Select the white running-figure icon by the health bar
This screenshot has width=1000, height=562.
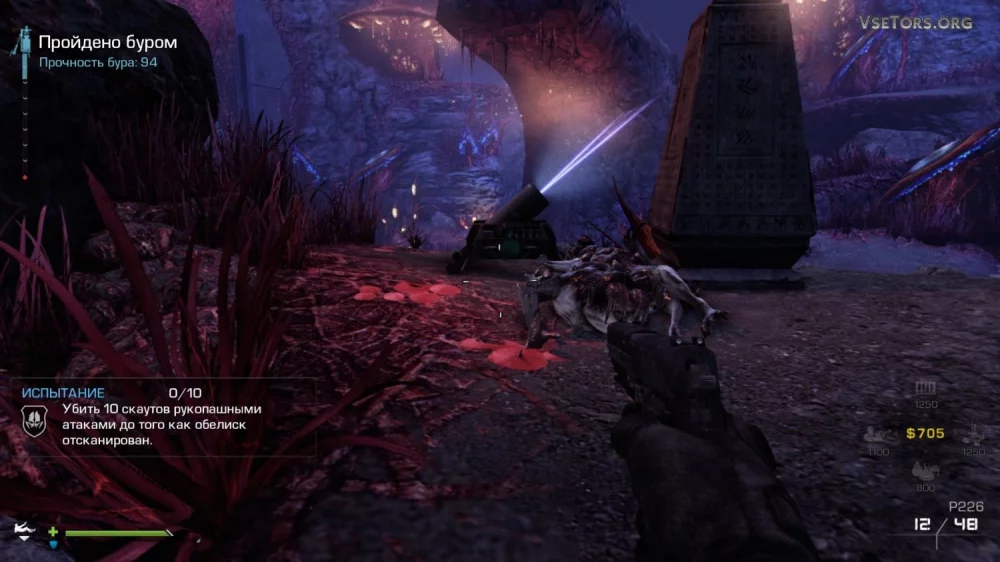coord(23,528)
